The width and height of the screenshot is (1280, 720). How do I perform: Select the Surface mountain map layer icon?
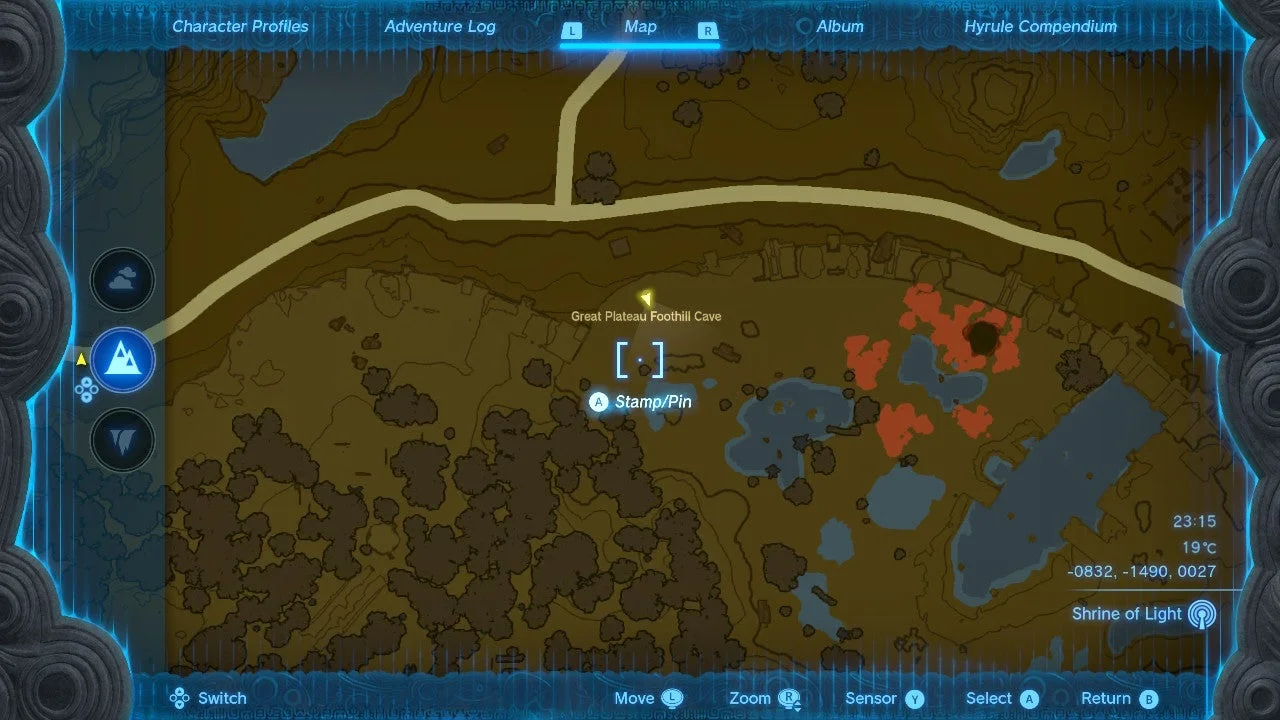tap(122, 361)
